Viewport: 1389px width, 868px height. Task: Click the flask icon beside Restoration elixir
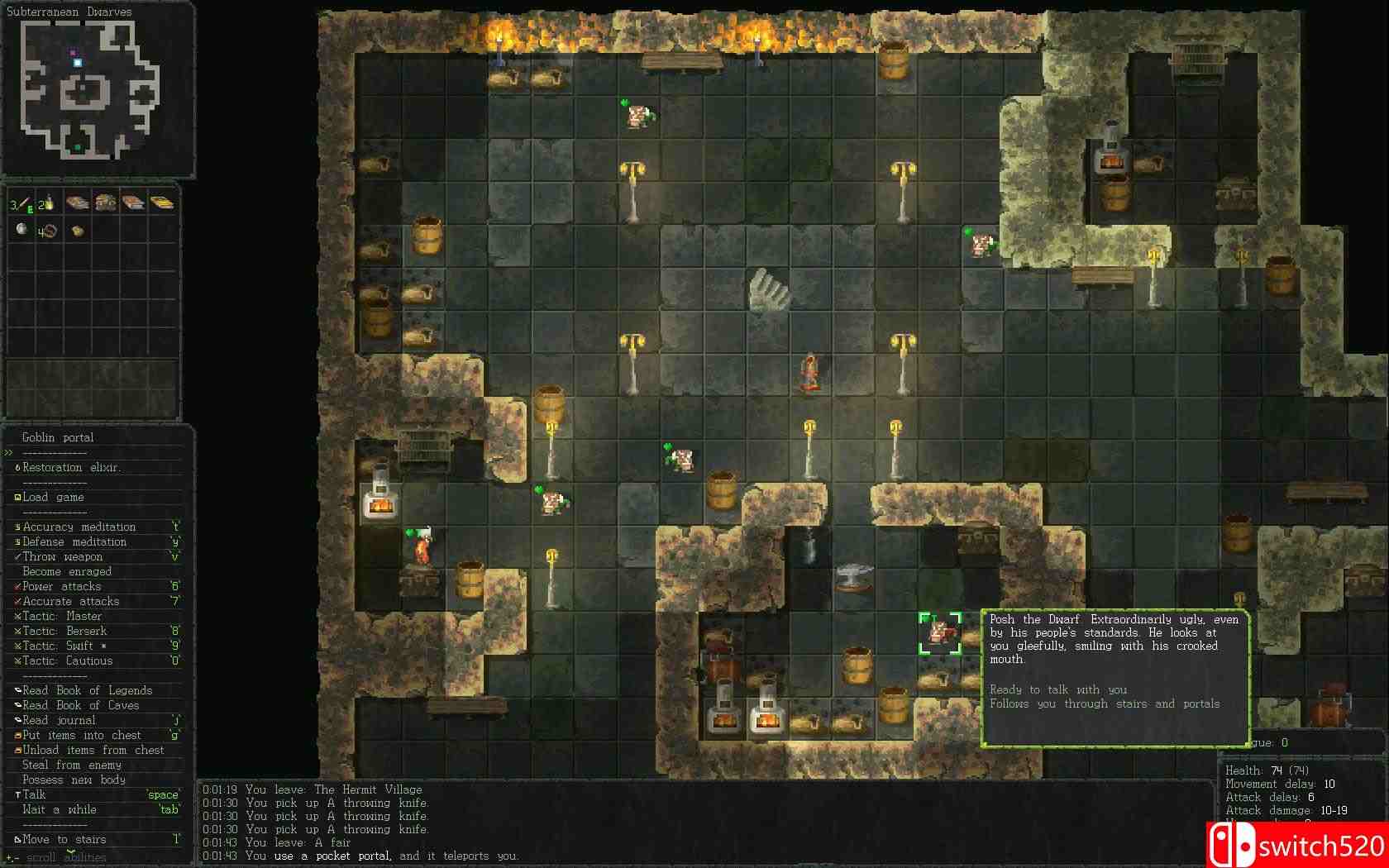coord(18,468)
